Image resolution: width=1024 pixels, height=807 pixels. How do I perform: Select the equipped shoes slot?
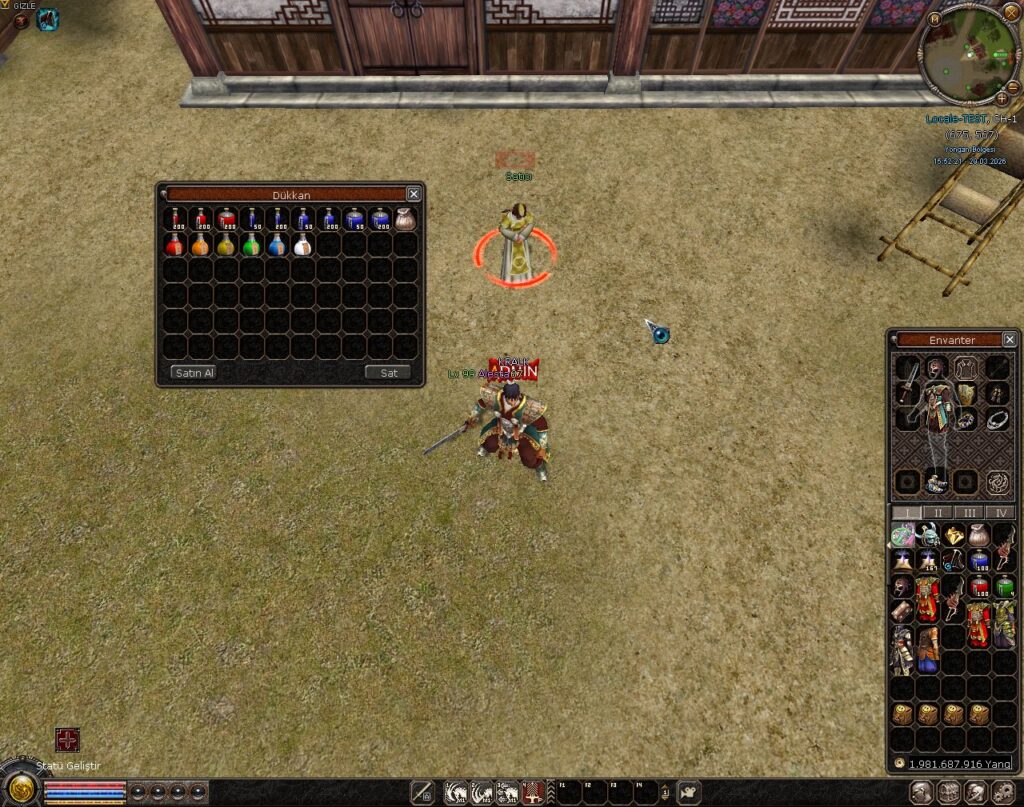936,482
